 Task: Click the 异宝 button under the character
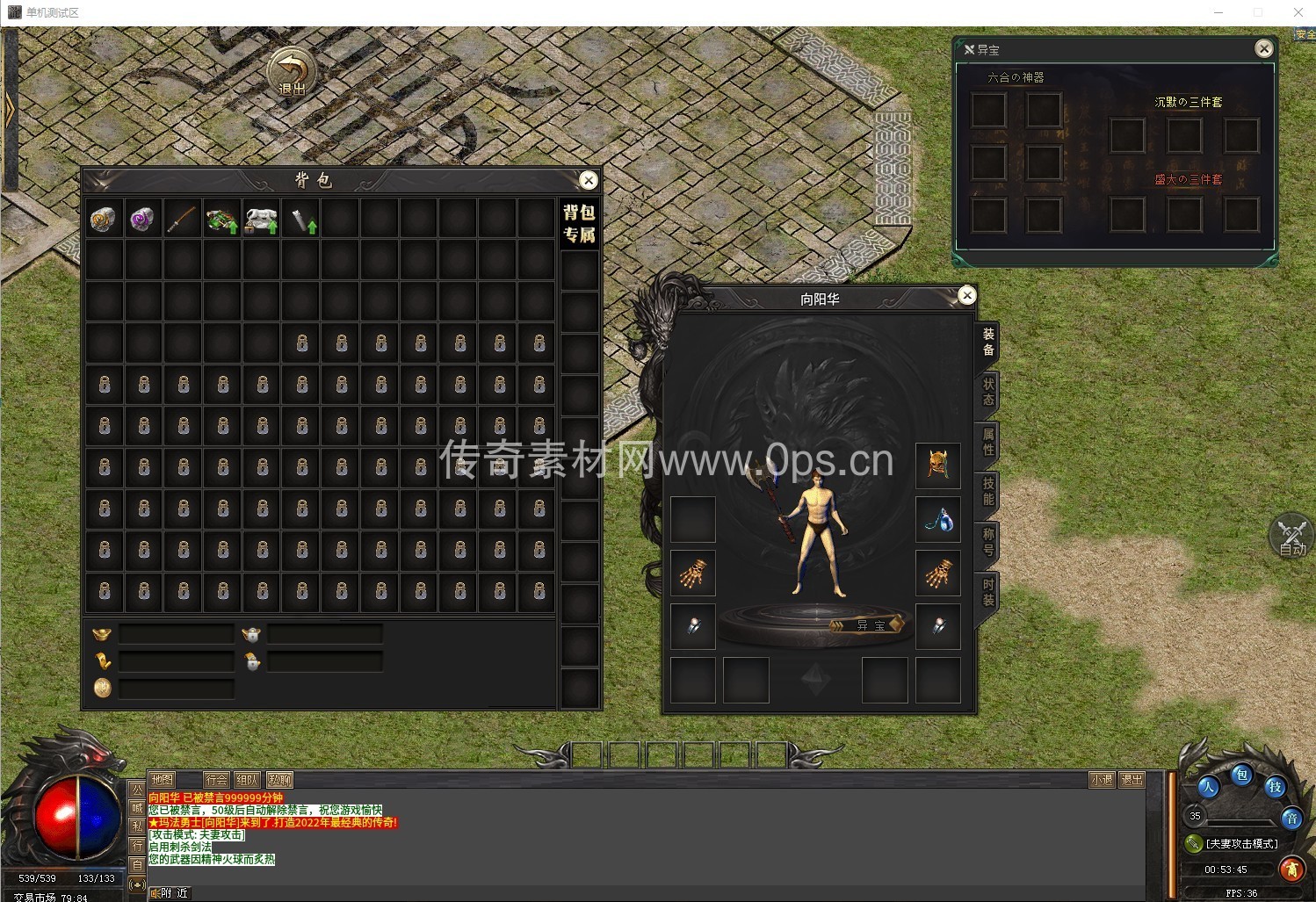coord(869,625)
